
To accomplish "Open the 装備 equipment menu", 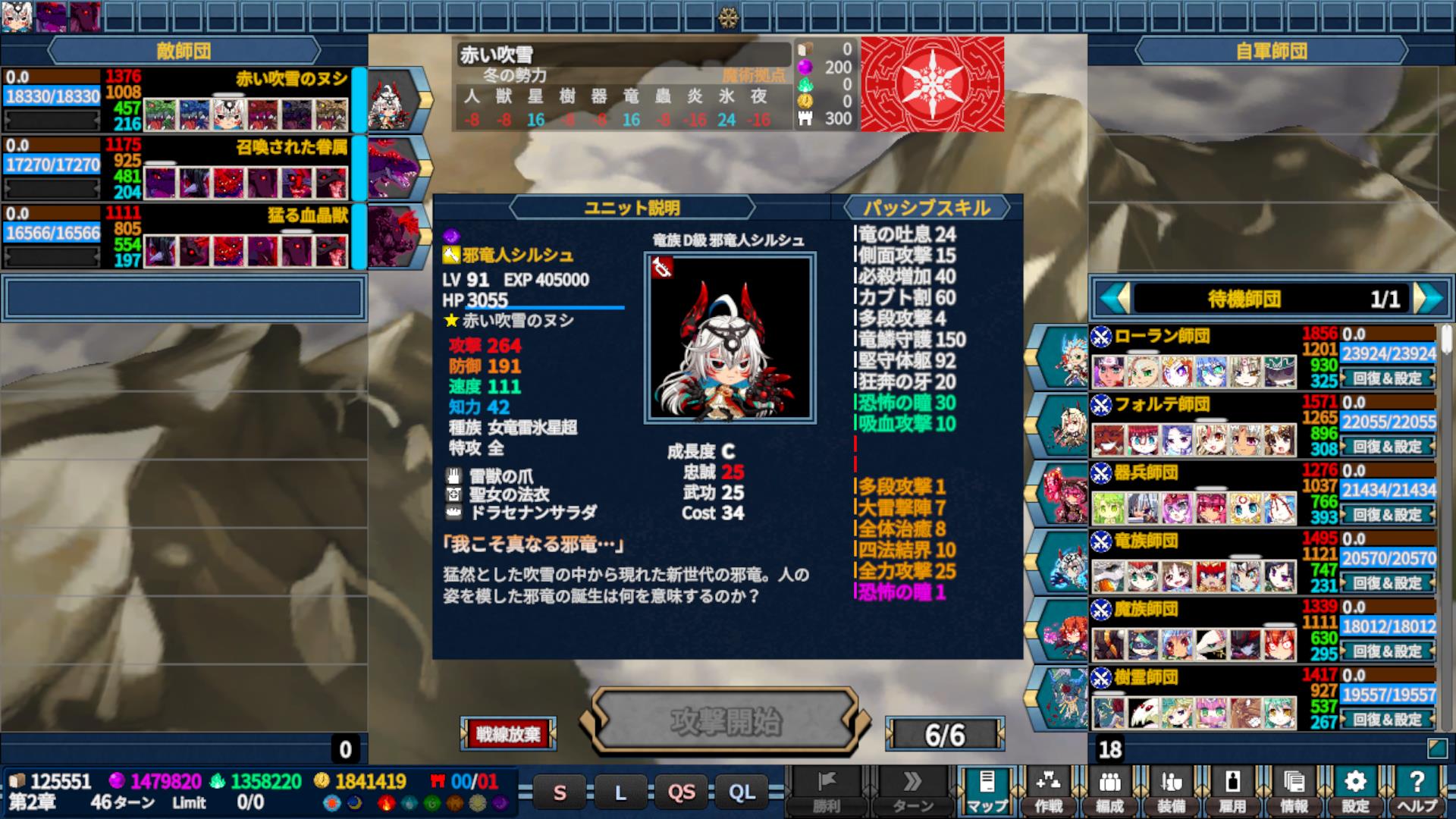I will tap(1171, 790).
